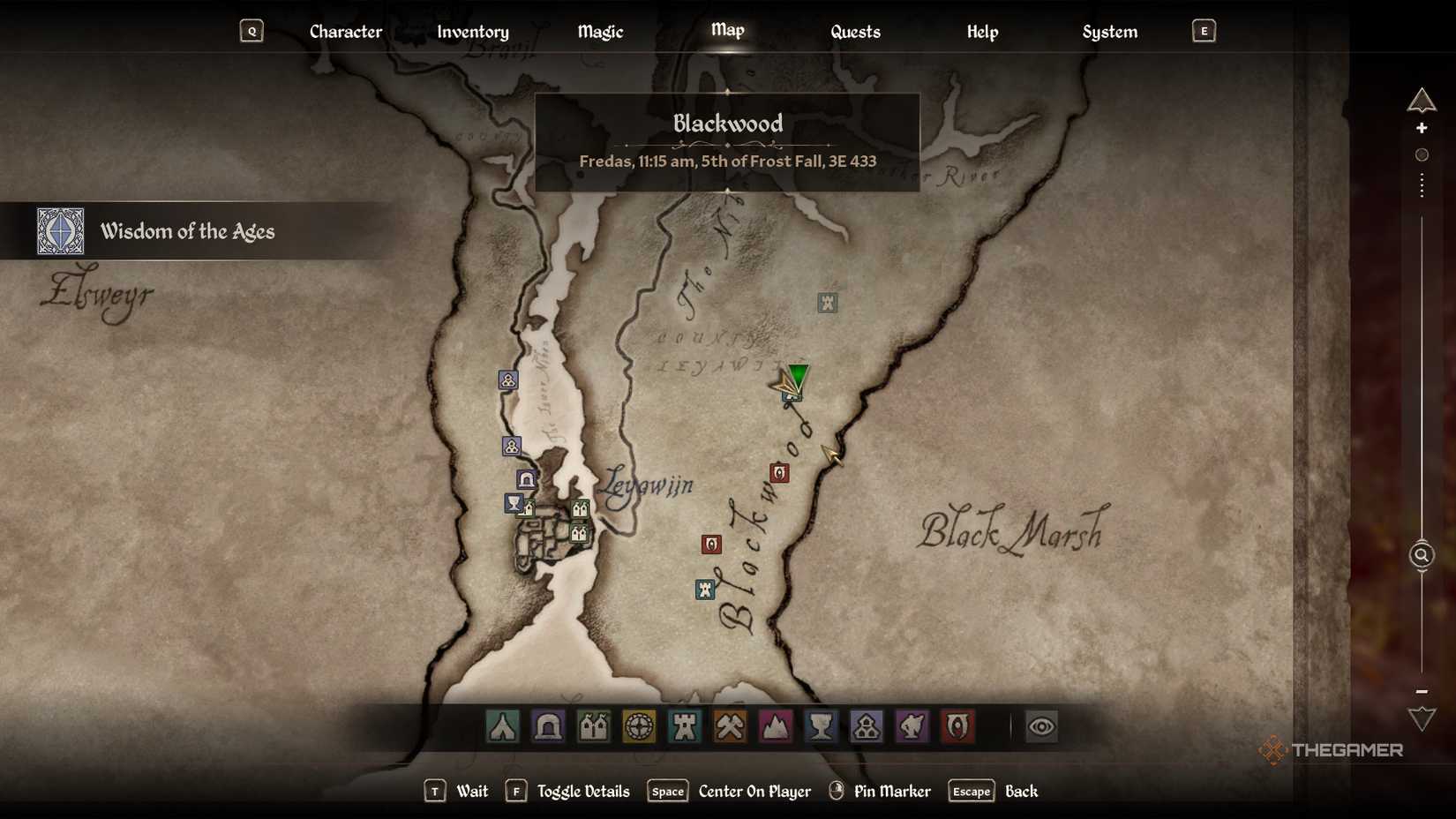Toggle the mountain landmark filter
Screen dimensions: 1456x819
[x=776, y=726]
